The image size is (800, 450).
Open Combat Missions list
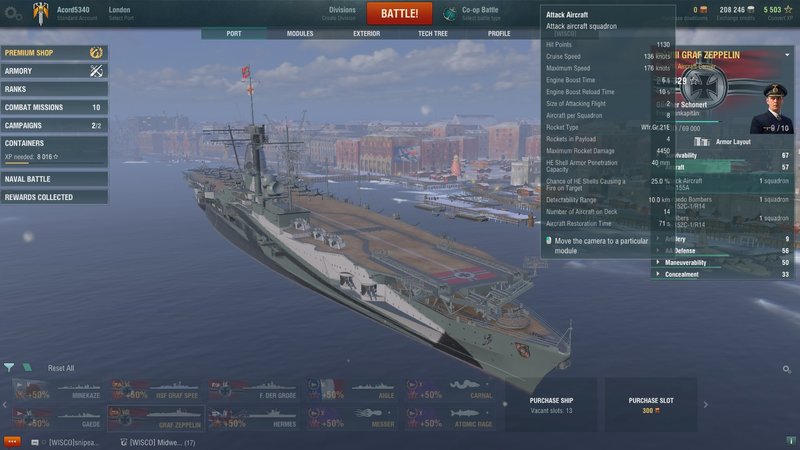[x=54, y=107]
